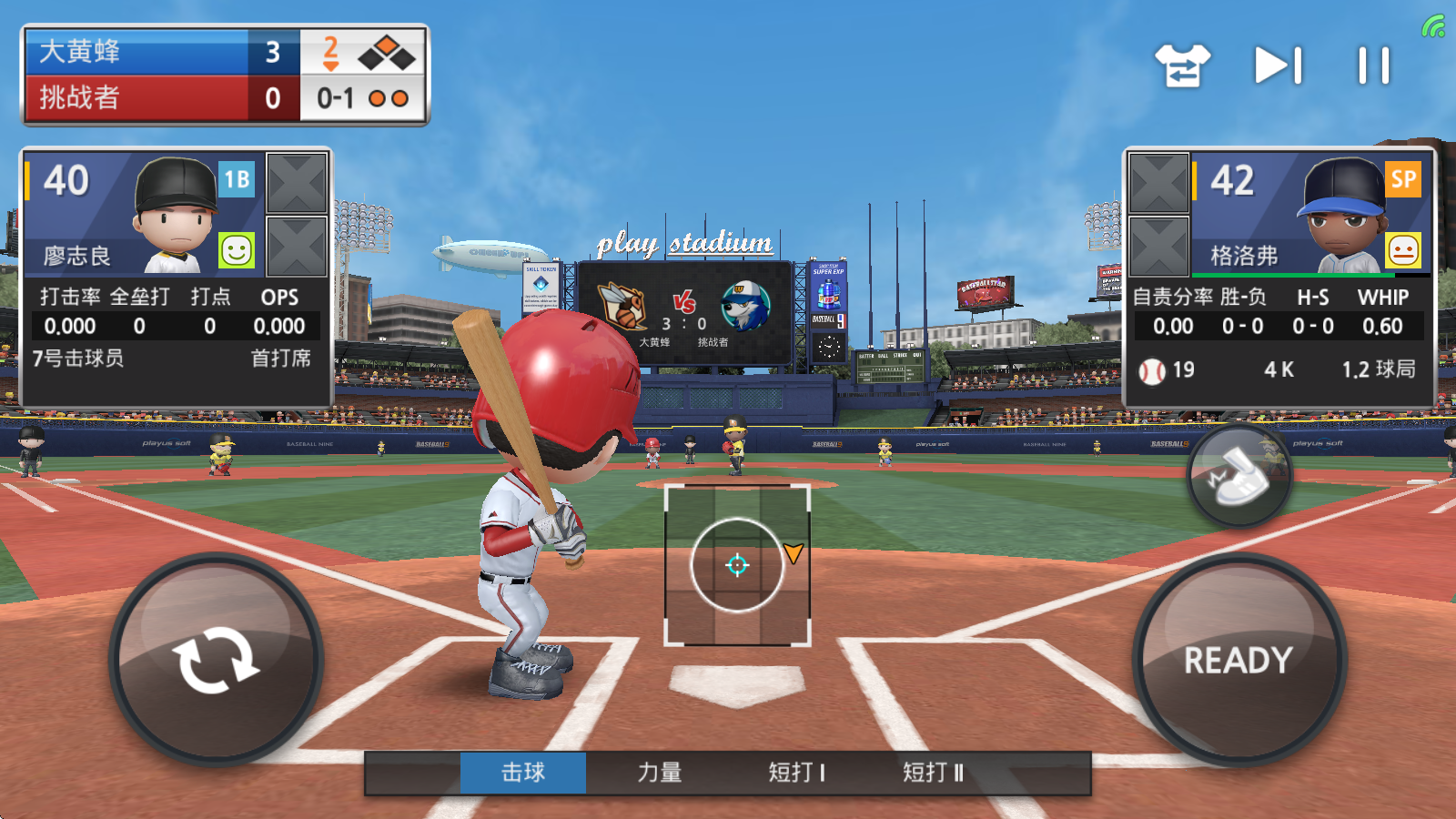Tap the READY button
Viewport: 1456px width, 819px height.
[1239, 660]
